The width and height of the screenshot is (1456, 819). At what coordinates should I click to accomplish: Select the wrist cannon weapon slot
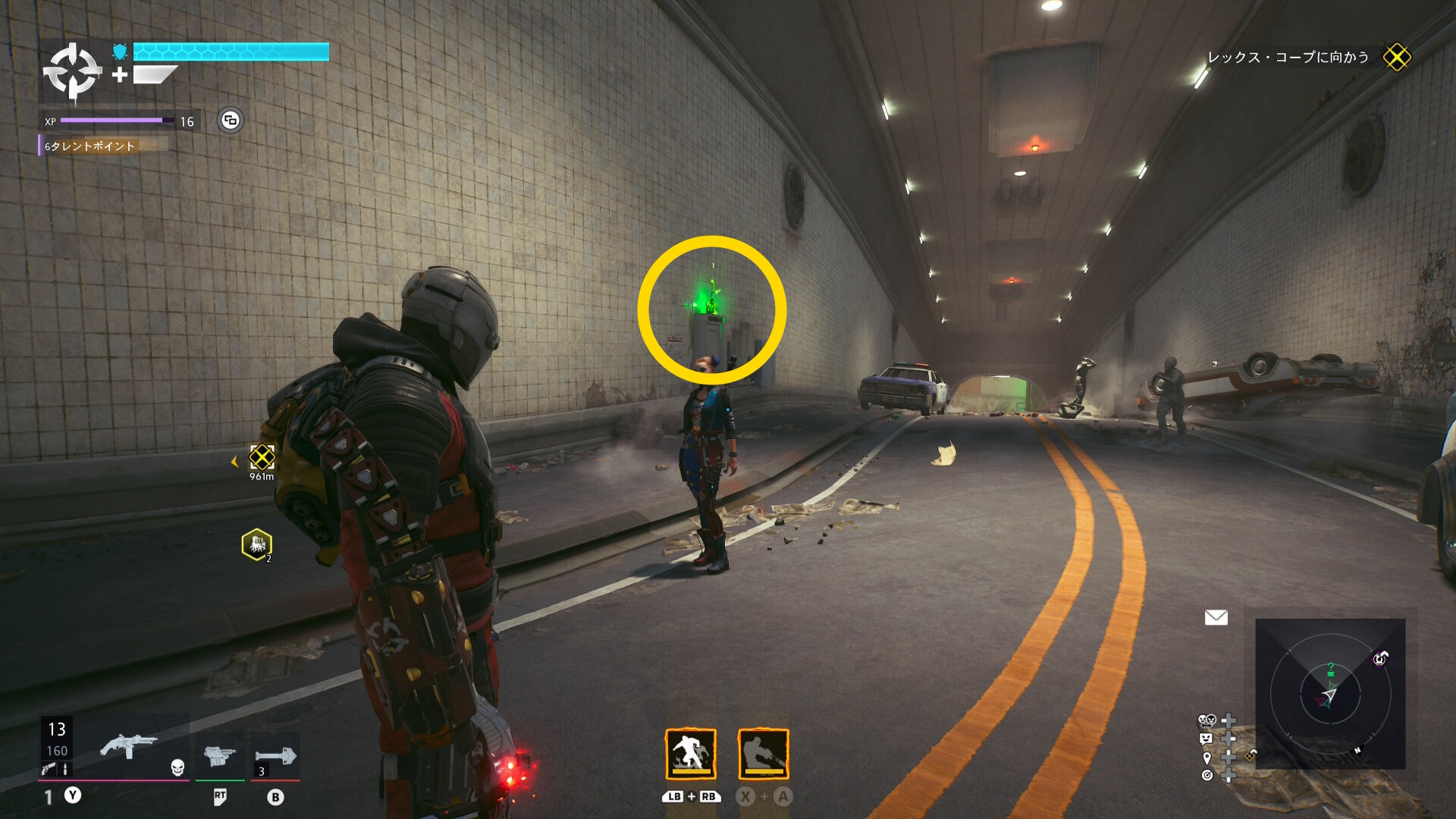click(219, 755)
